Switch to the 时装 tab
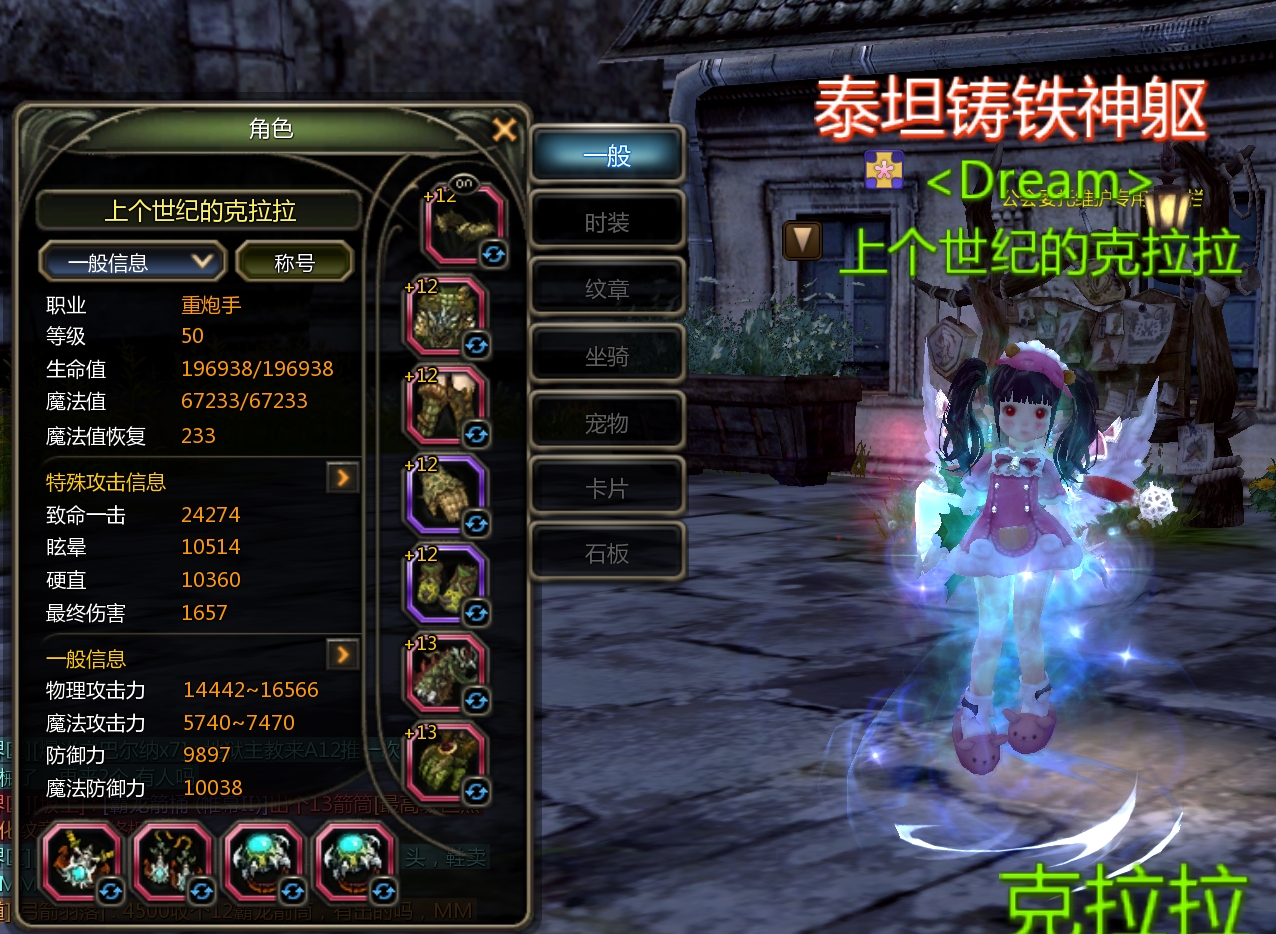This screenshot has width=1276, height=934. (607, 222)
